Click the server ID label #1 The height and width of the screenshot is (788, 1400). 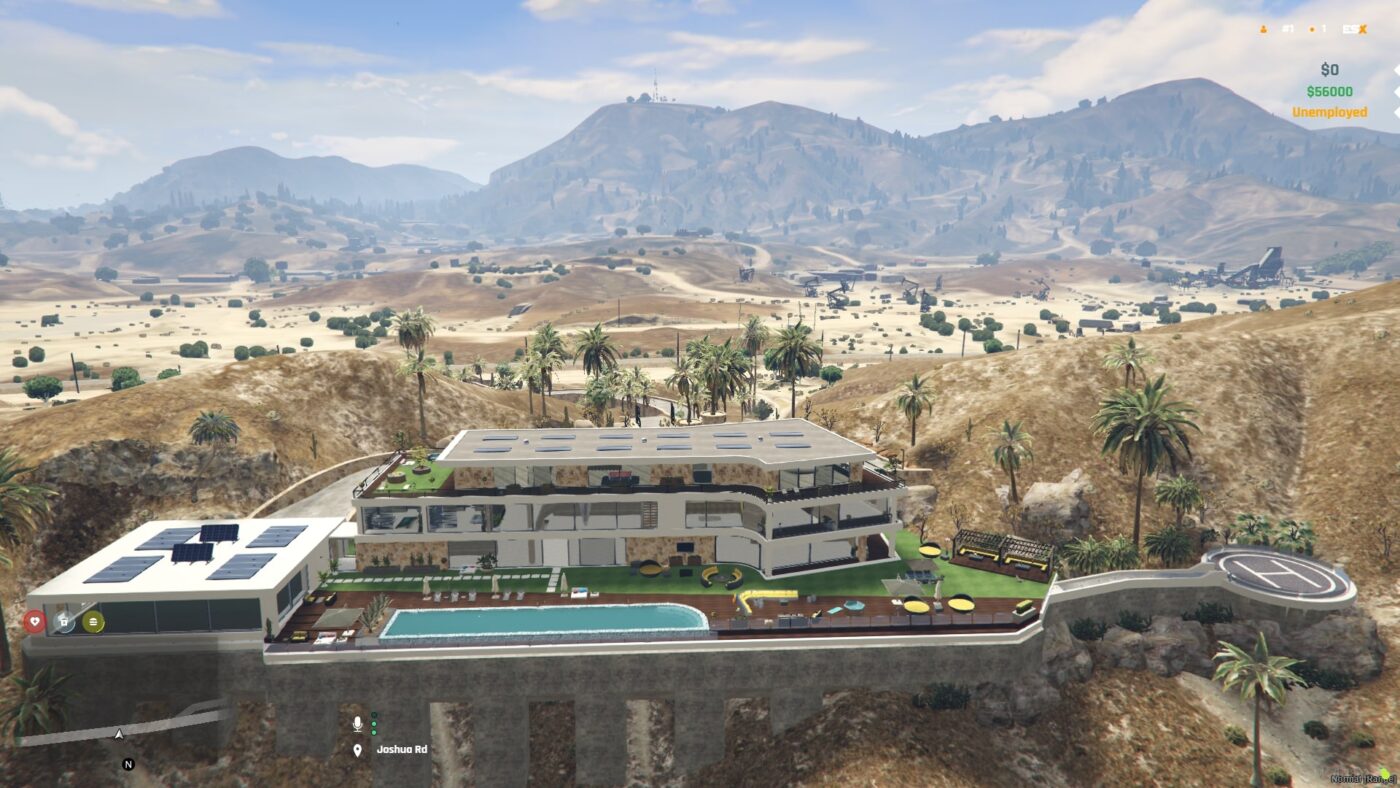(1288, 29)
